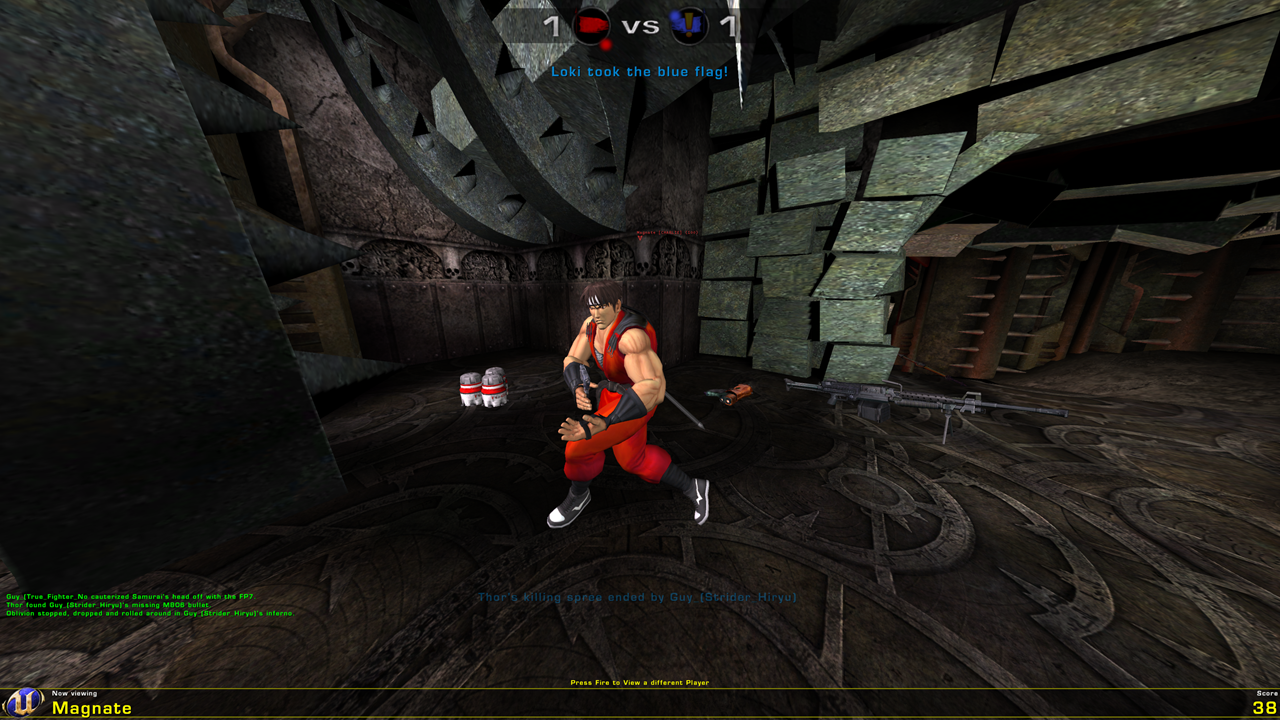Click the vs separator between team scores
The height and width of the screenshot is (720, 1280).
point(640,25)
